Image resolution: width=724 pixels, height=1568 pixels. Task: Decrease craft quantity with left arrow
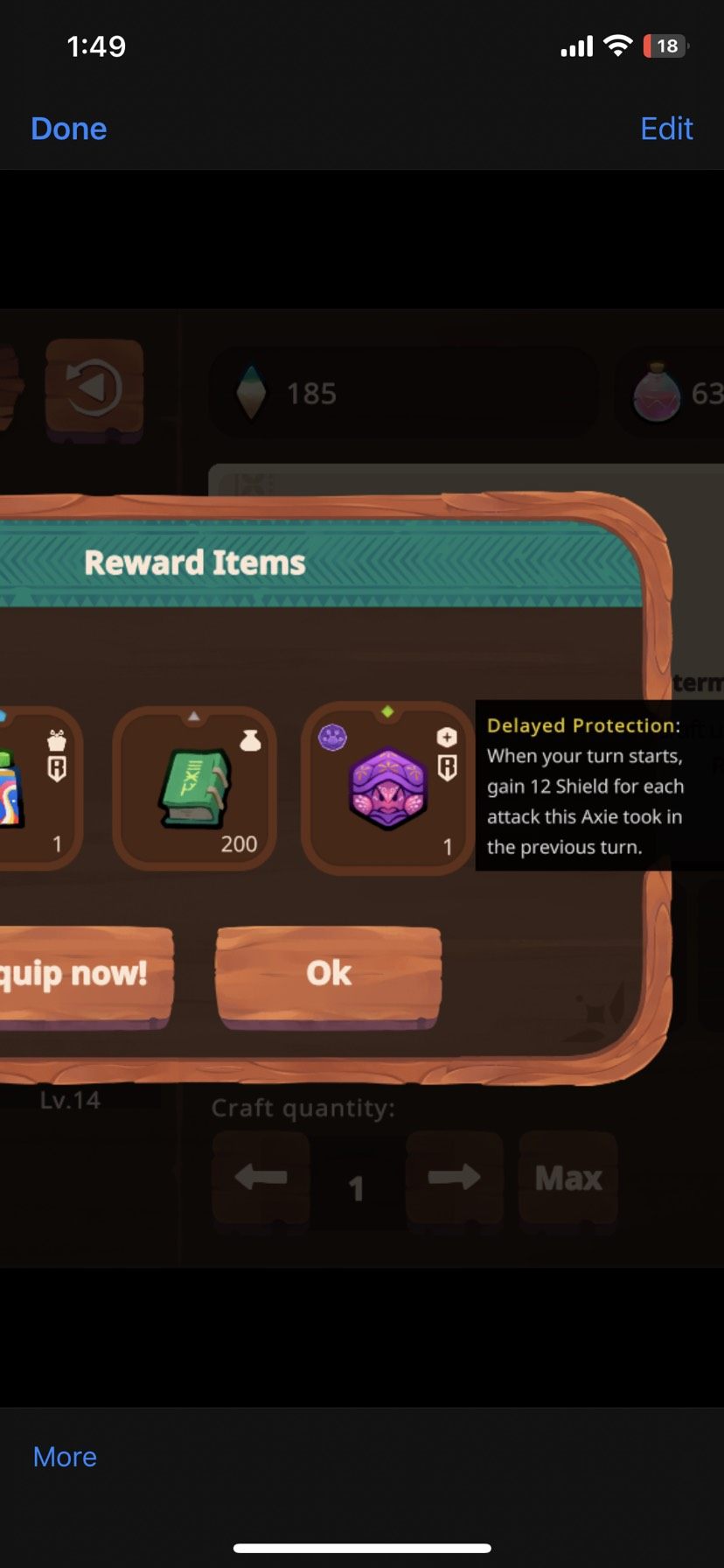click(x=261, y=1178)
